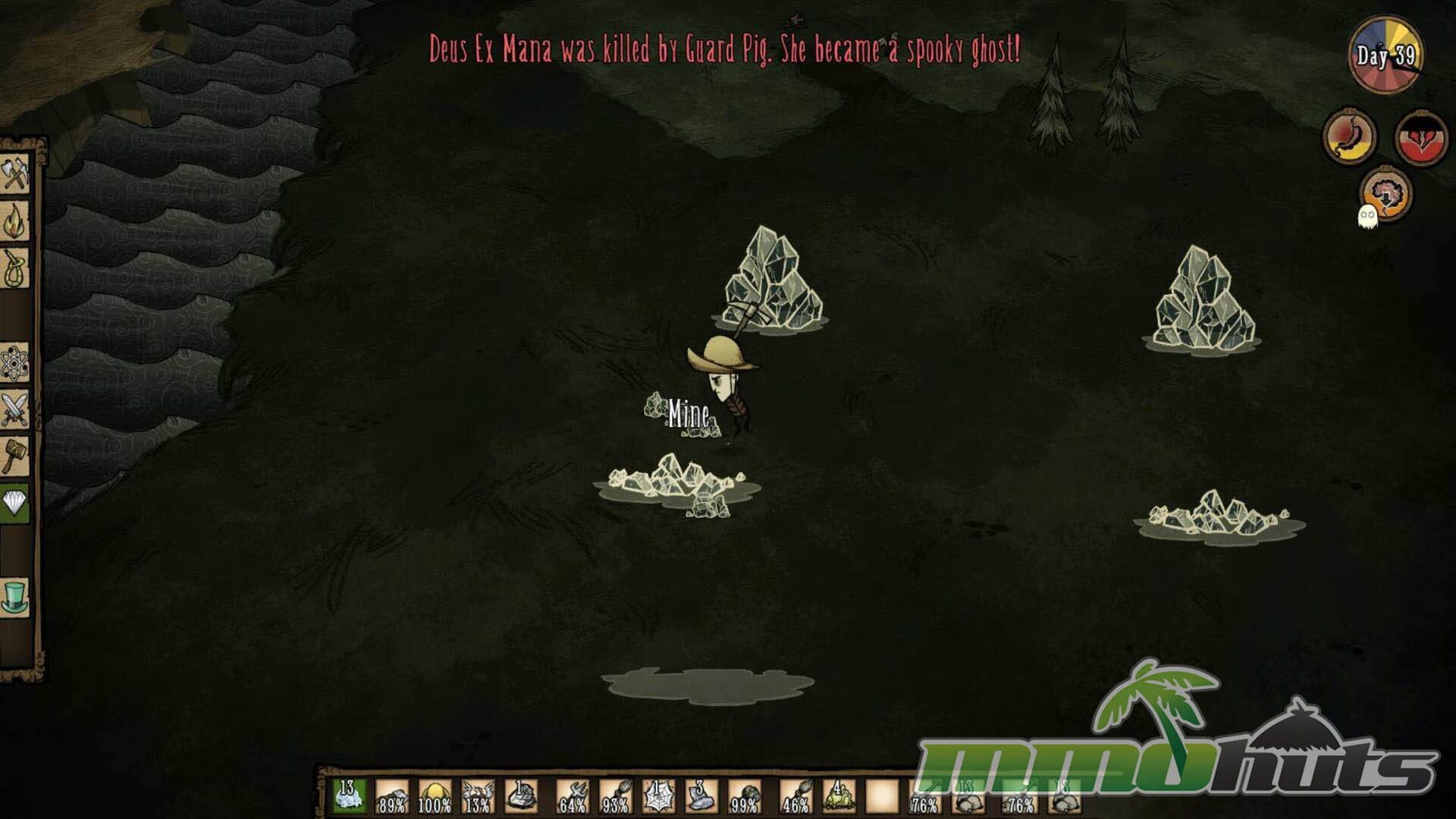
Task: Open the Light crafting tab with flame icon
Action: click(14, 221)
